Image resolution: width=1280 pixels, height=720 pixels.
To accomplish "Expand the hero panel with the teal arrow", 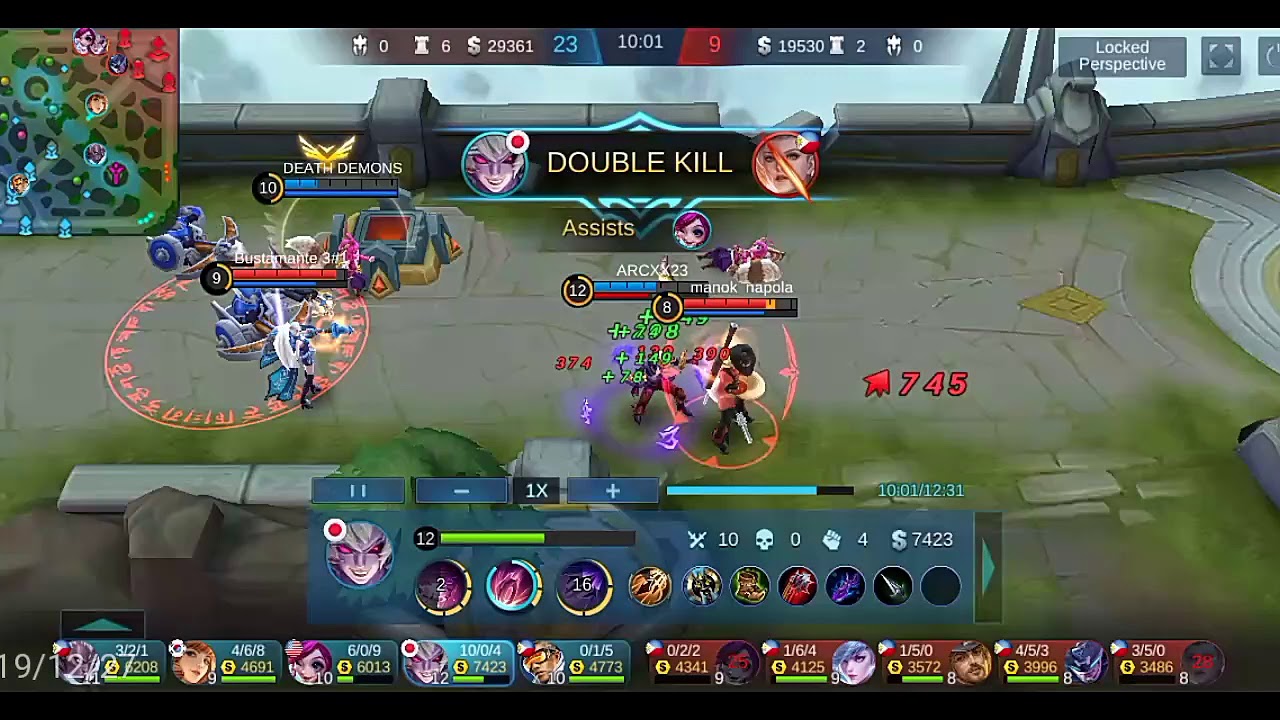I will (x=988, y=566).
